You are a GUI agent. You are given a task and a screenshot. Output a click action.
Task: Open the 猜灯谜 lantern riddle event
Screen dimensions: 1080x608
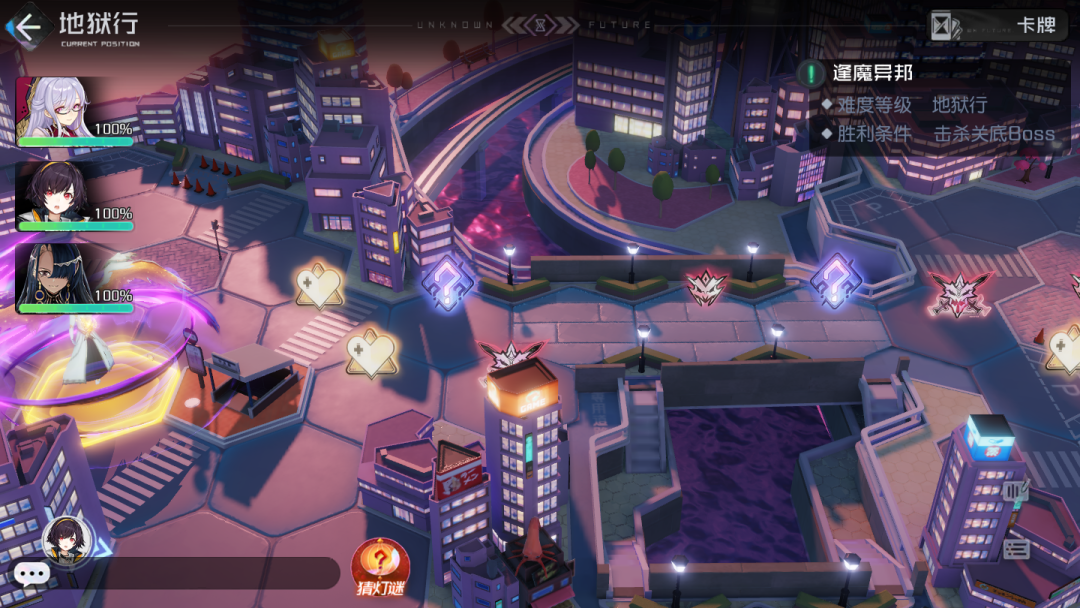[380, 566]
